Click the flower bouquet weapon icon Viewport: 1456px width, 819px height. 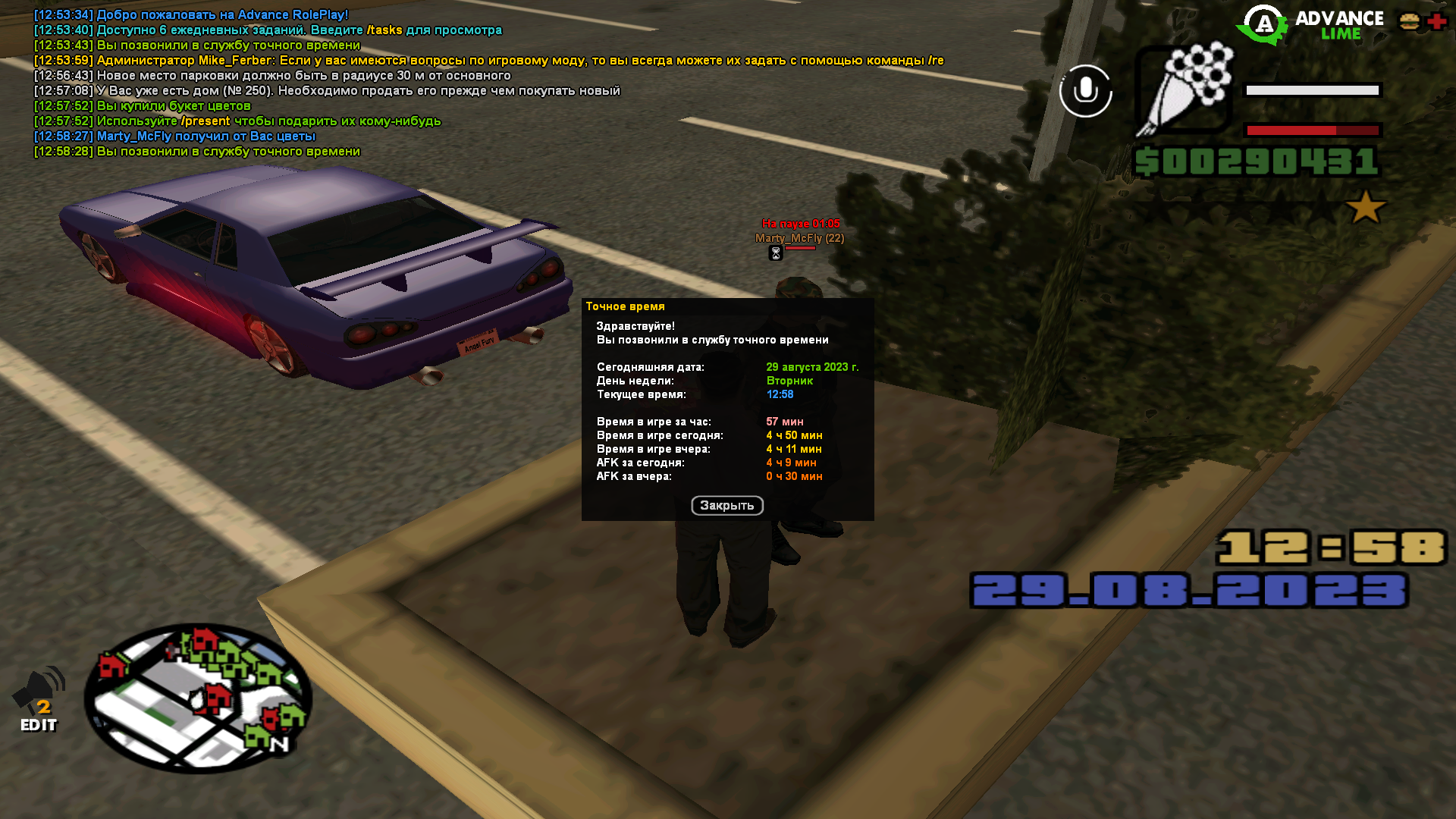click(x=1184, y=89)
